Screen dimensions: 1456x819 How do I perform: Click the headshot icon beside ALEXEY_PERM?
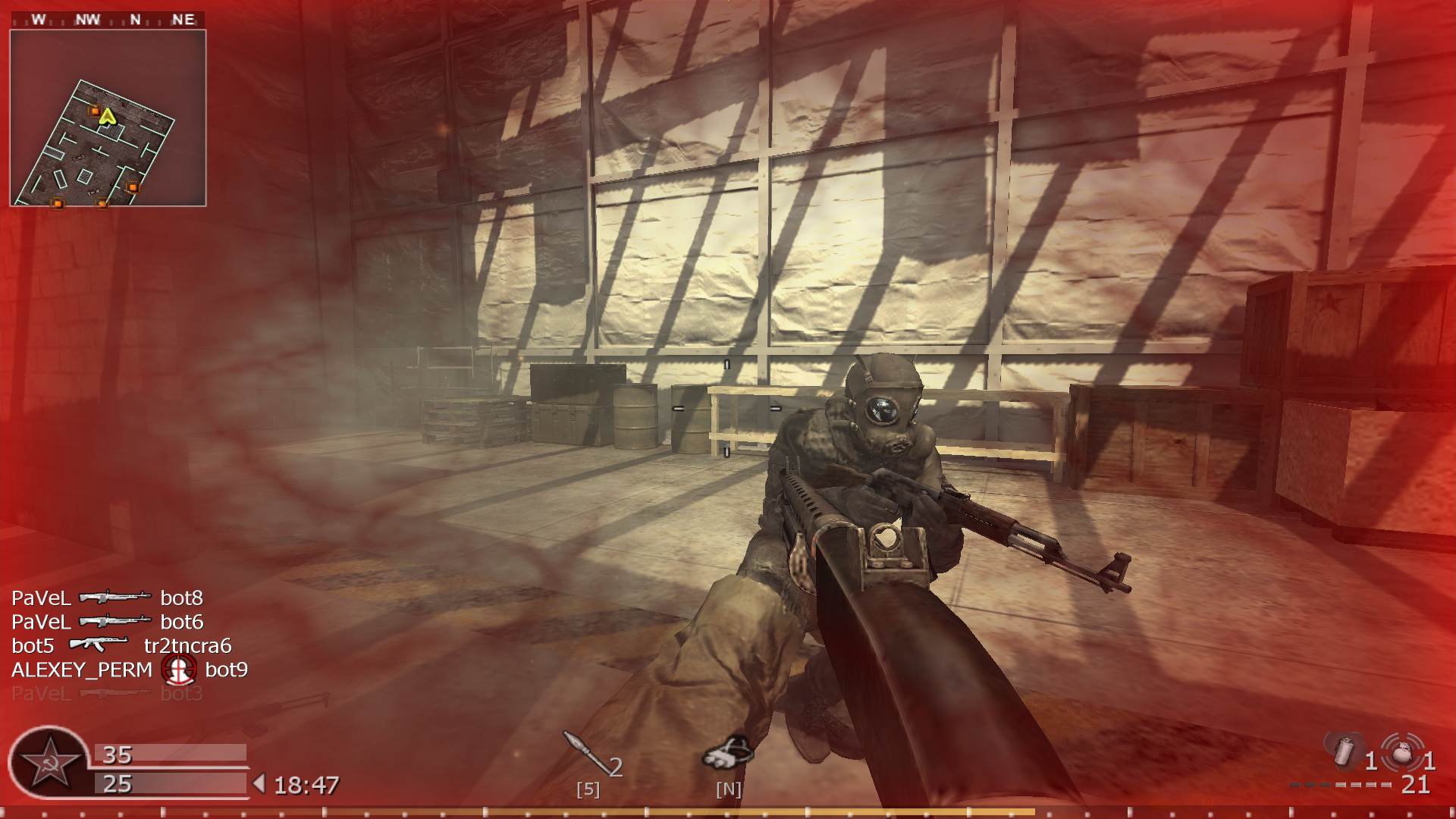coord(180,671)
